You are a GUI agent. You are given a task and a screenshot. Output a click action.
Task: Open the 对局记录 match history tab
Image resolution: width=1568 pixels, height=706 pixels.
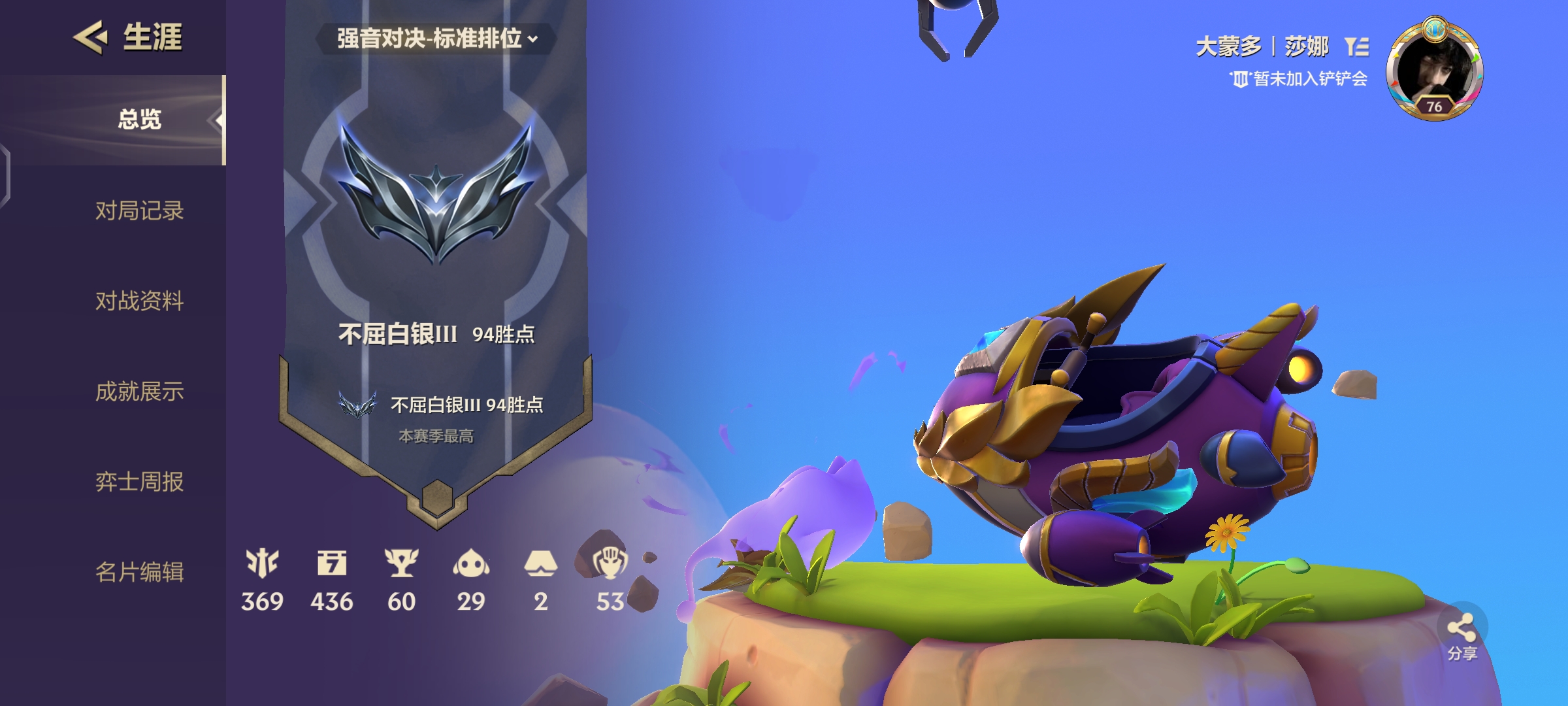tap(139, 210)
